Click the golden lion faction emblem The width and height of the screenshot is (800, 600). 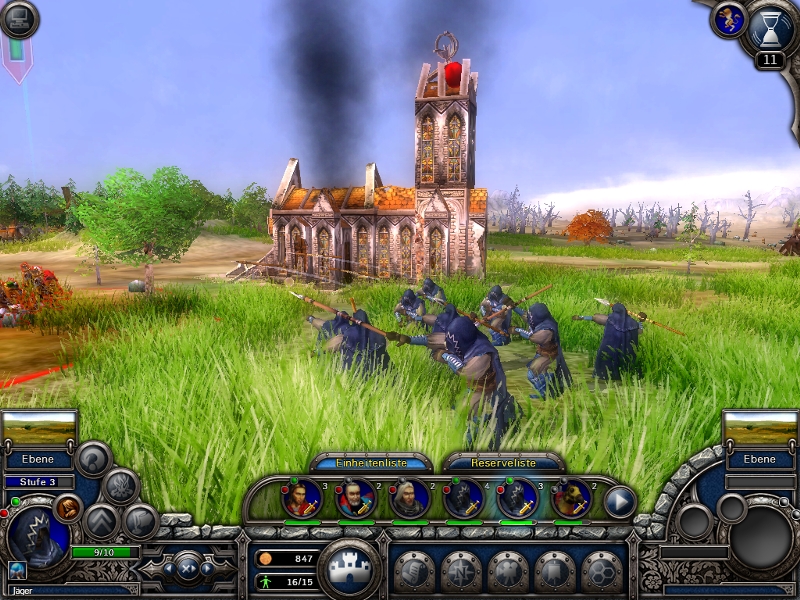tap(727, 20)
